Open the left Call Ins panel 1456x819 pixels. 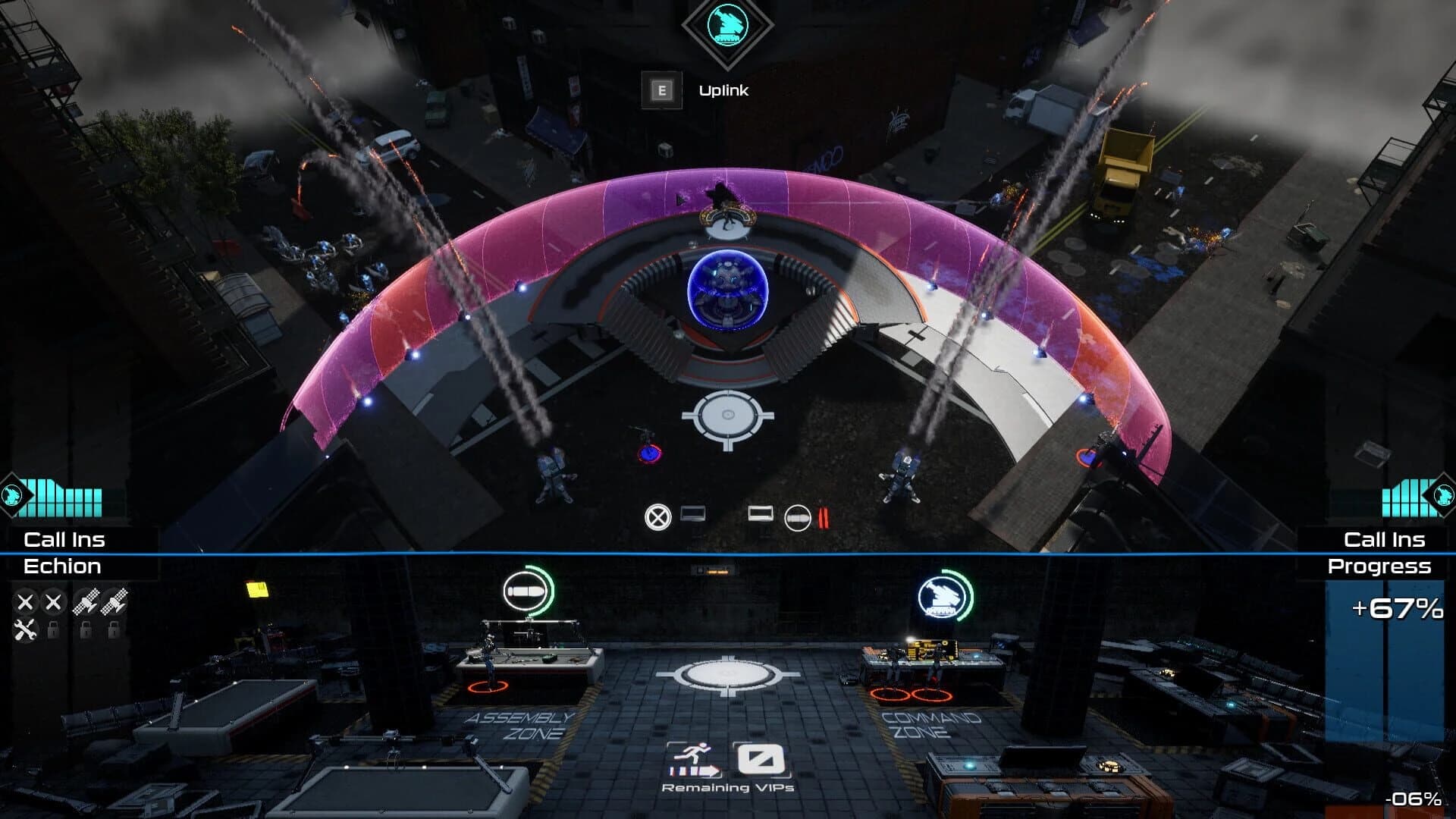click(64, 540)
